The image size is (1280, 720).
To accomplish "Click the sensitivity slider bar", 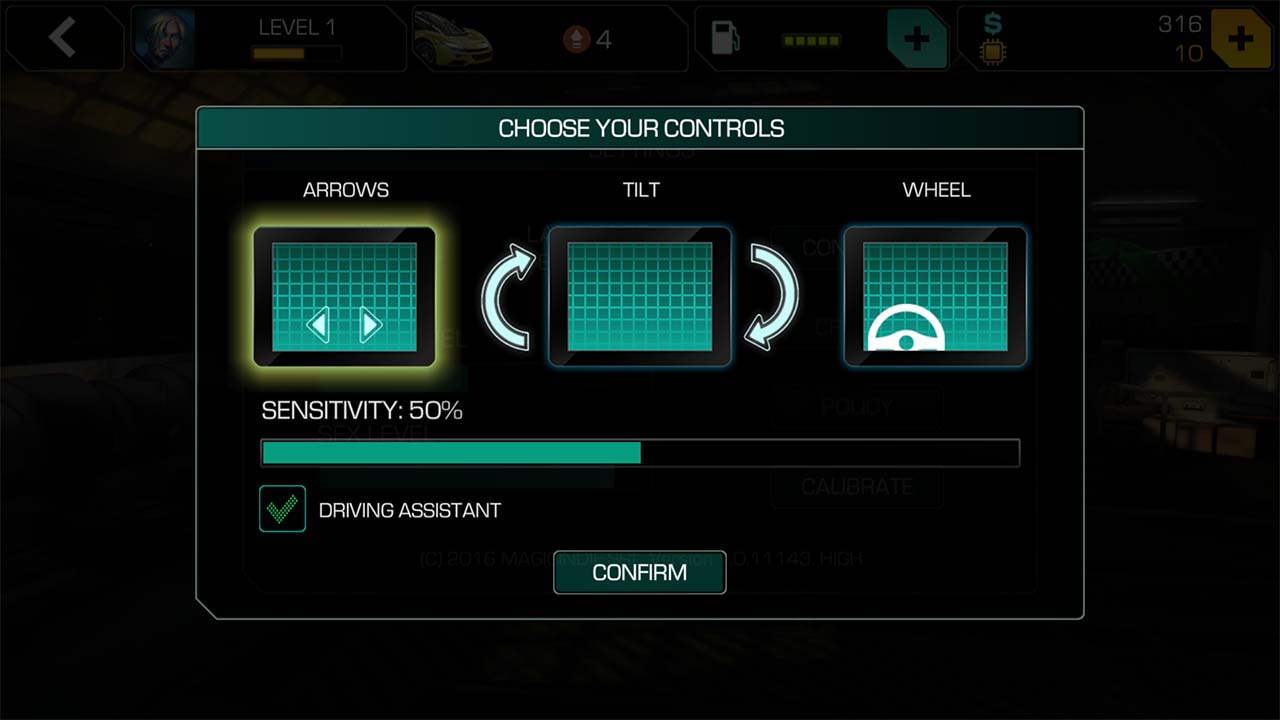I will click(640, 453).
